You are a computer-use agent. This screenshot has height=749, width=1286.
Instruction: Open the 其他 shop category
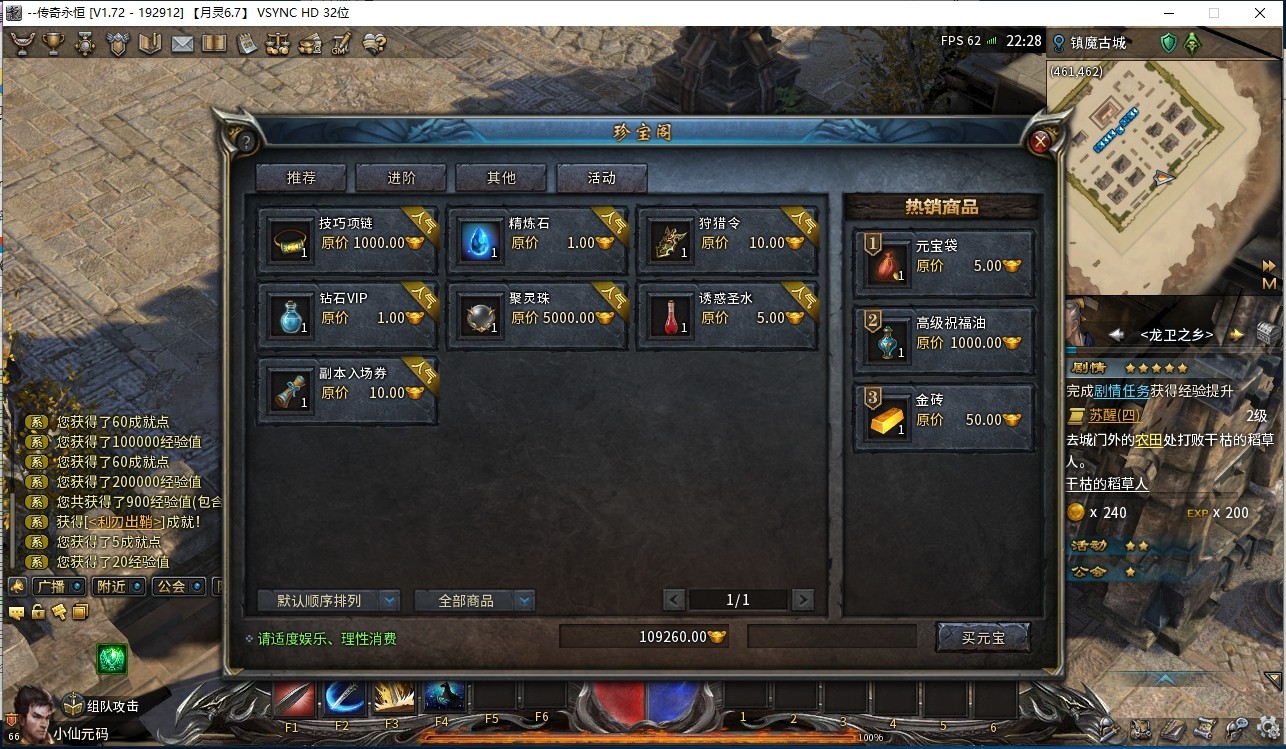tap(501, 178)
